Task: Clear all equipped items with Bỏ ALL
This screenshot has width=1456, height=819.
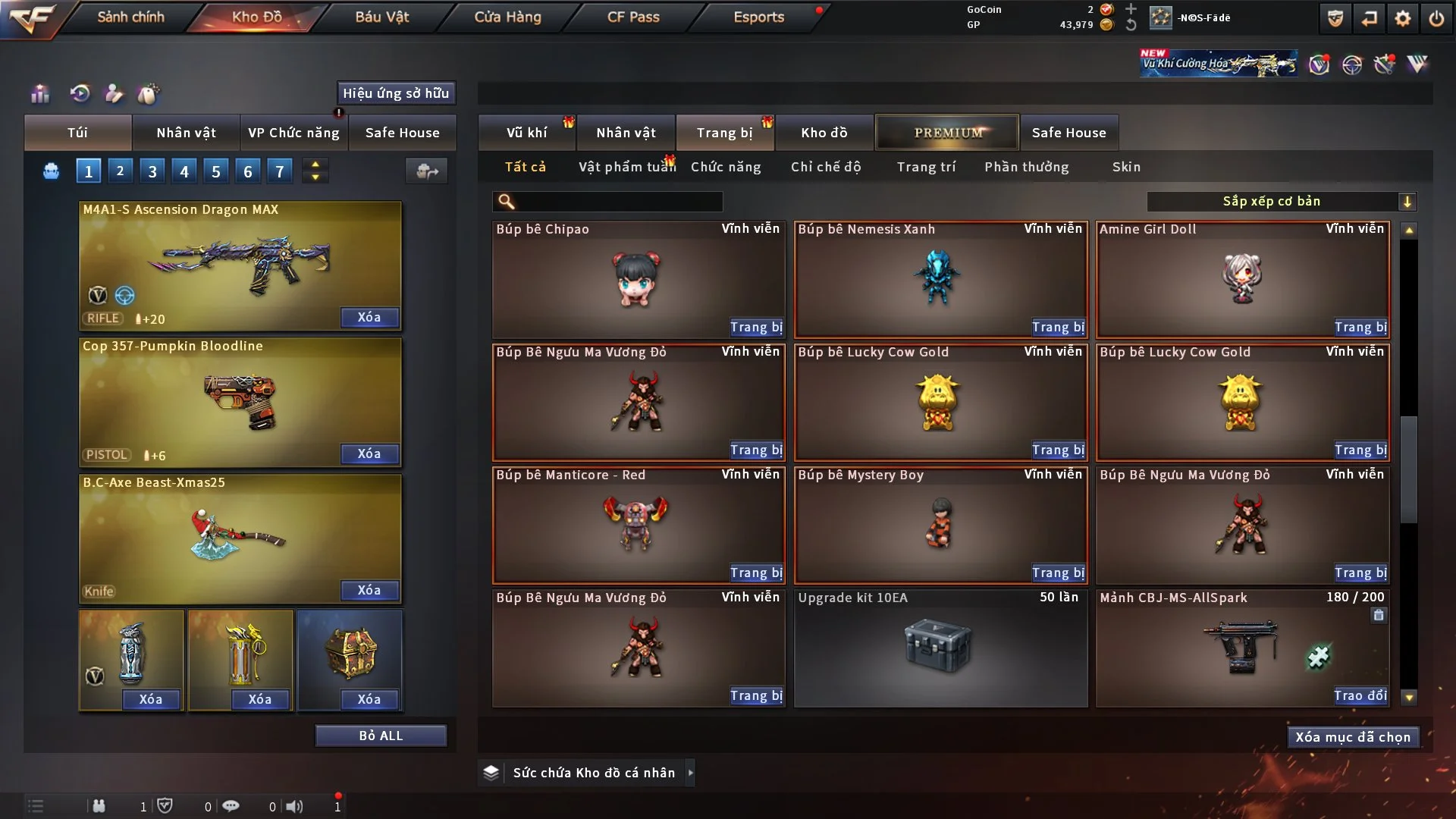Action: pos(381,736)
